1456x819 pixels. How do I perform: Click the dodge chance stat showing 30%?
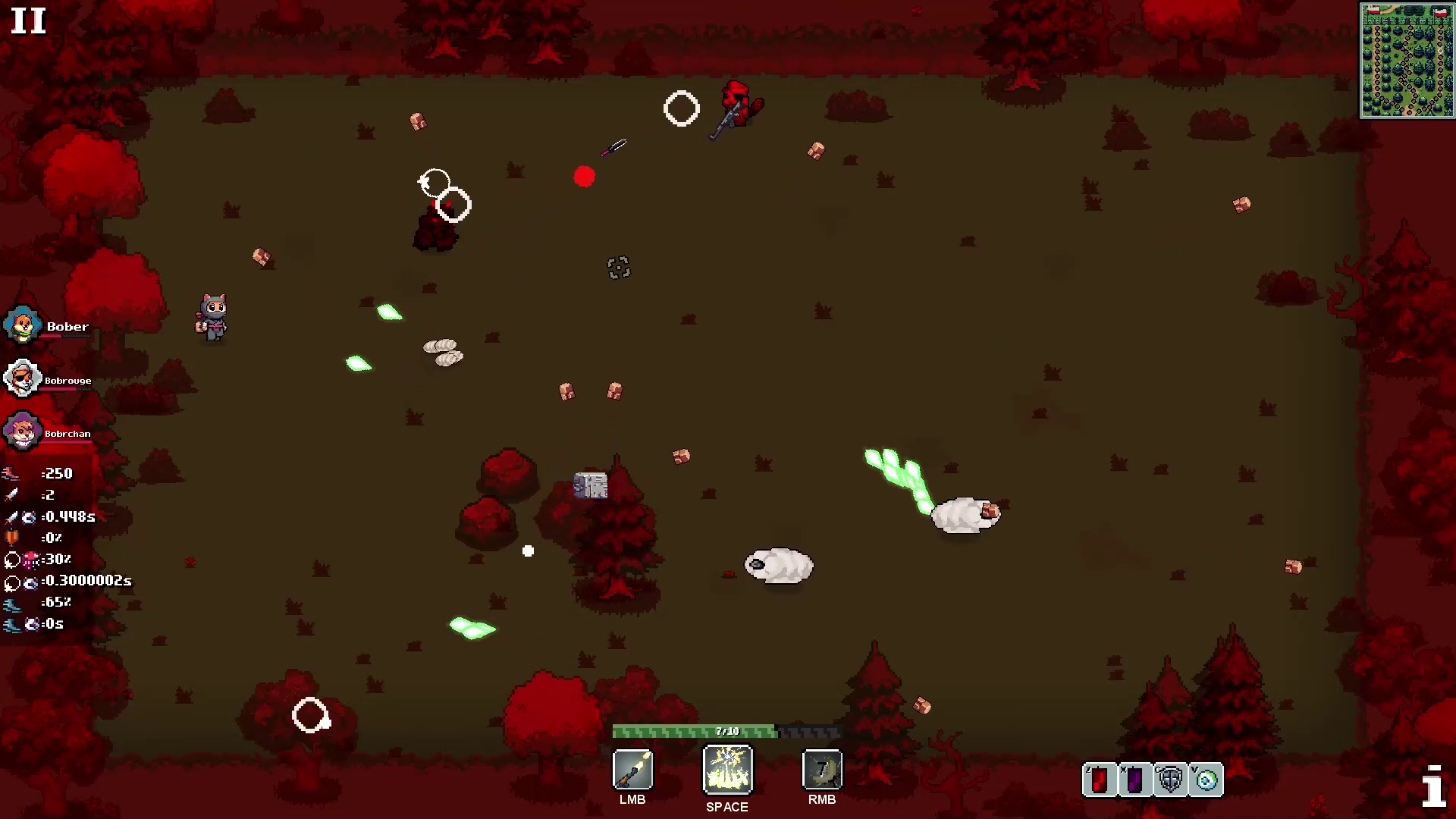point(11,560)
